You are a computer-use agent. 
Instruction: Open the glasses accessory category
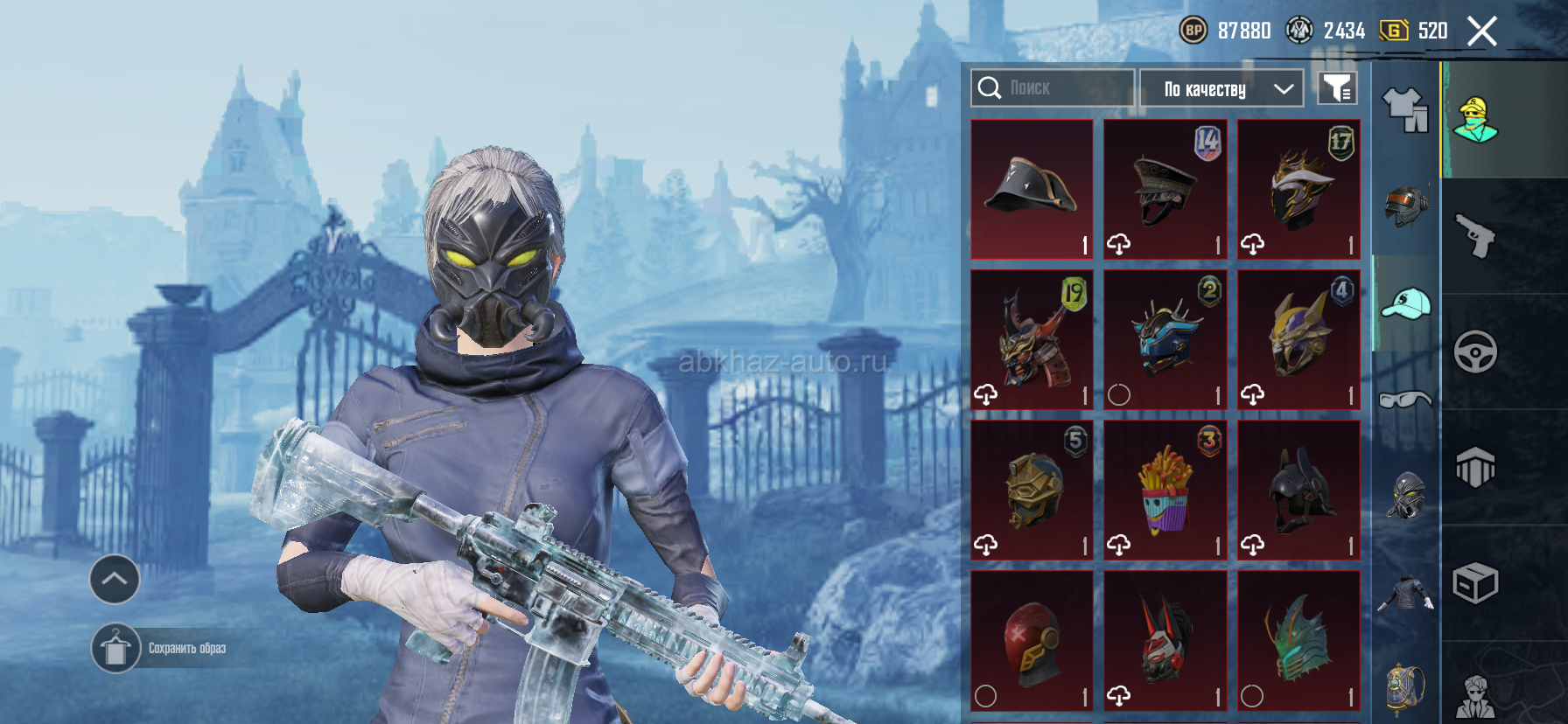[x=1405, y=400]
